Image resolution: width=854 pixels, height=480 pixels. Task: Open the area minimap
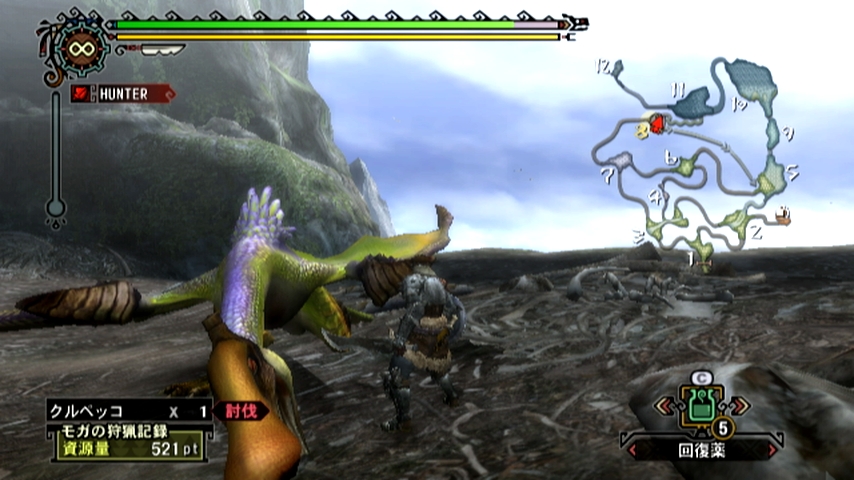click(700, 160)
